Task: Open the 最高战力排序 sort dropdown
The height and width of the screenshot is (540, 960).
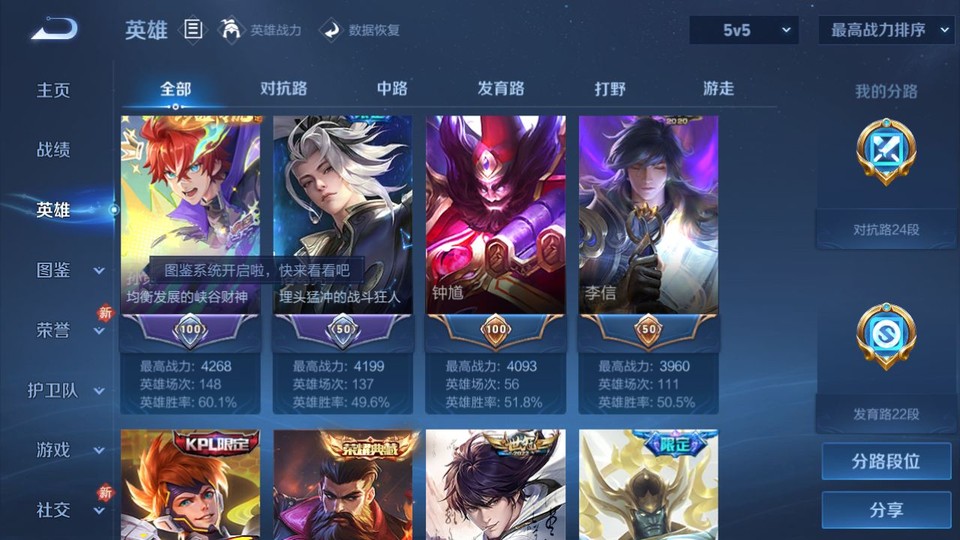Action: [886, 30]
